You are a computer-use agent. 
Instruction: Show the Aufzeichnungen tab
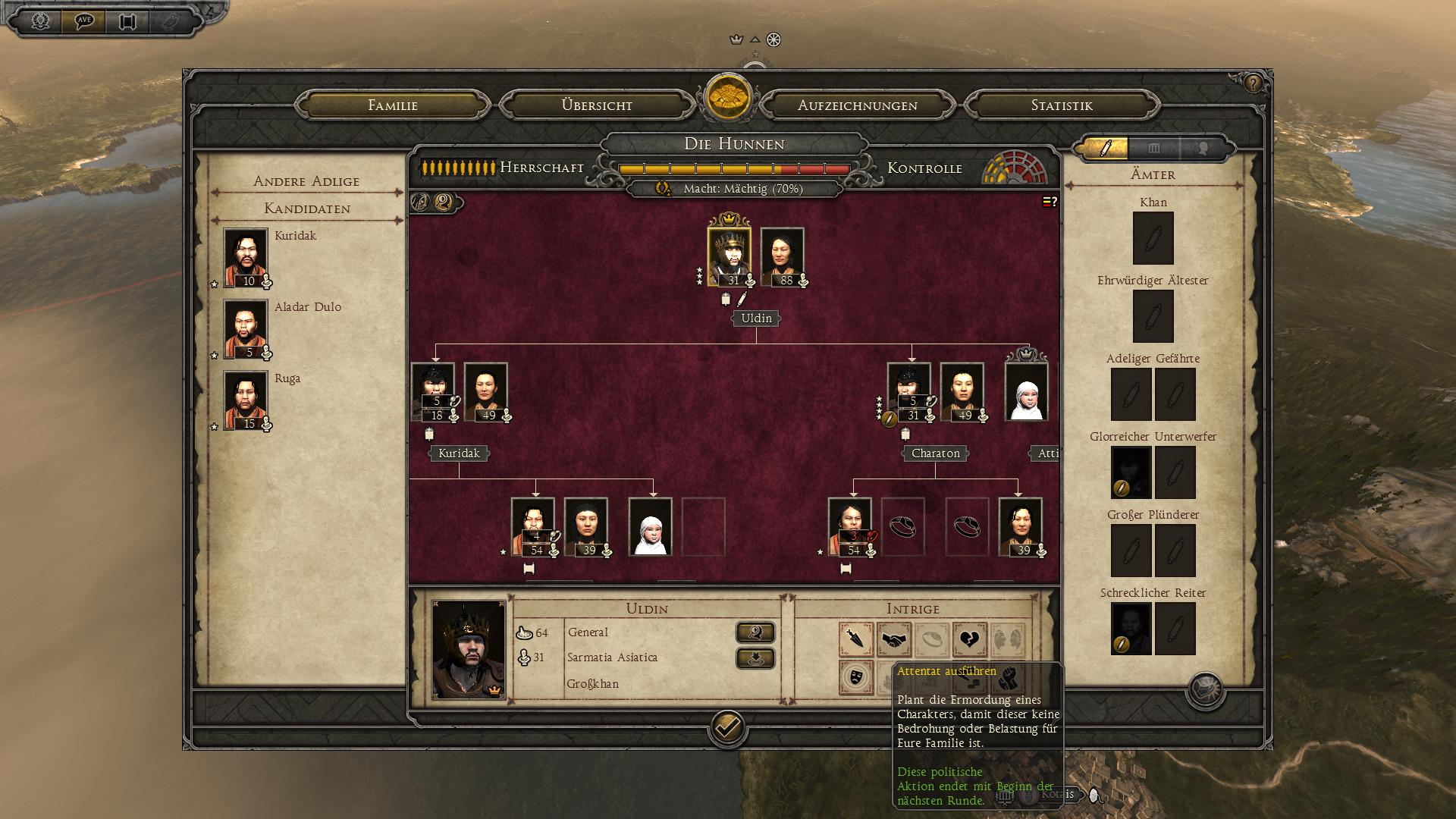click(x=857, y=105)
